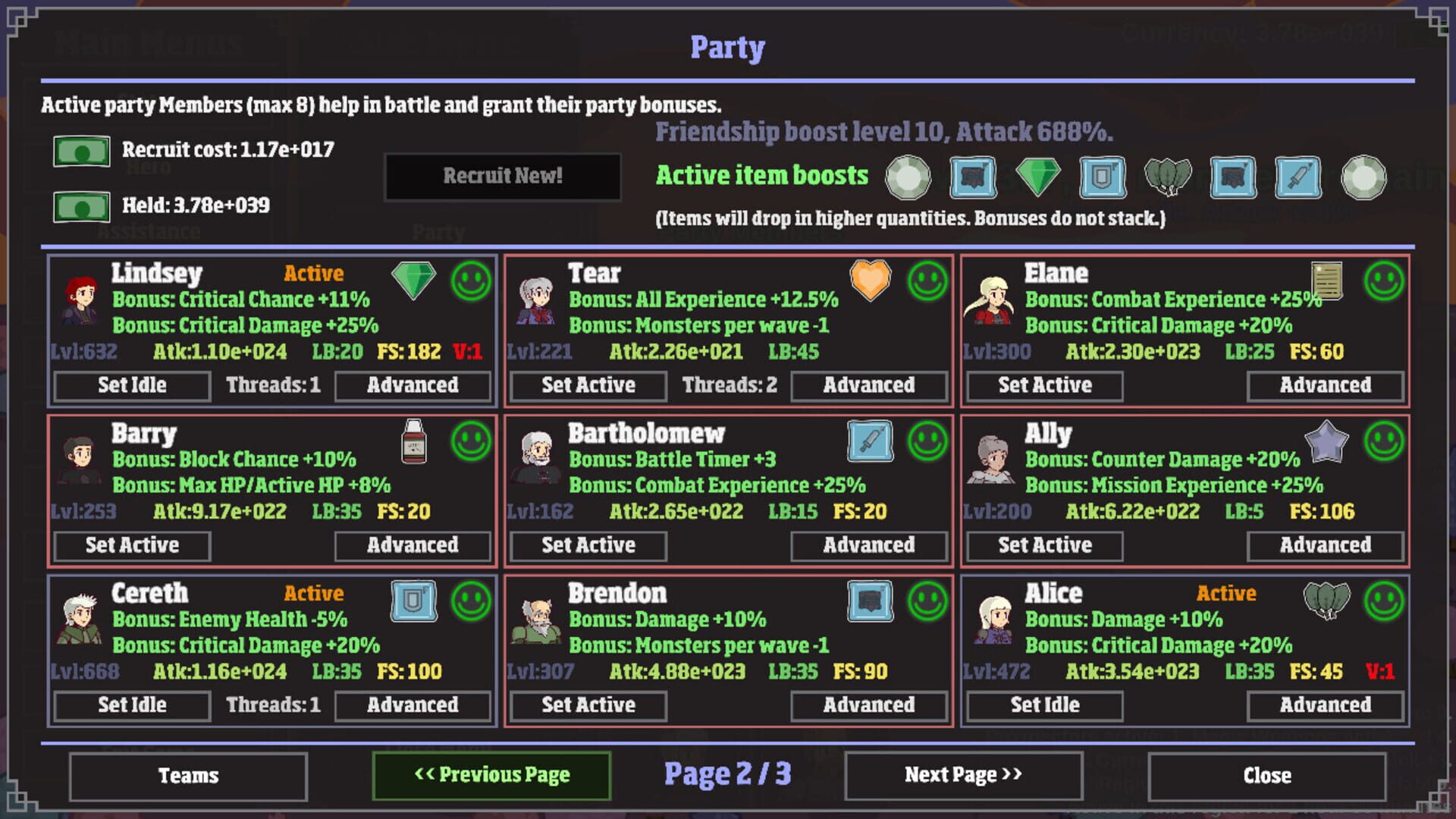Click Ally's silver star icon

tap(1326, 441)
